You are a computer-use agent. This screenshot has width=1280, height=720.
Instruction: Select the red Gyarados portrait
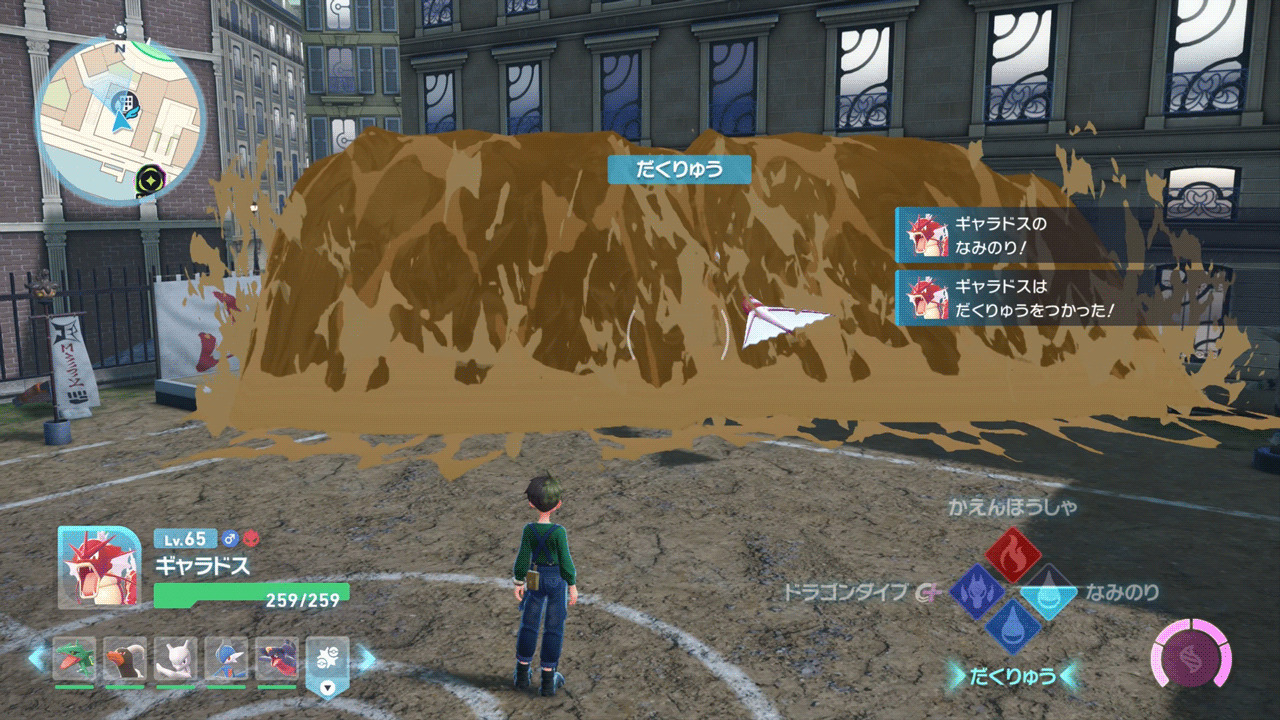pos(98,567)
